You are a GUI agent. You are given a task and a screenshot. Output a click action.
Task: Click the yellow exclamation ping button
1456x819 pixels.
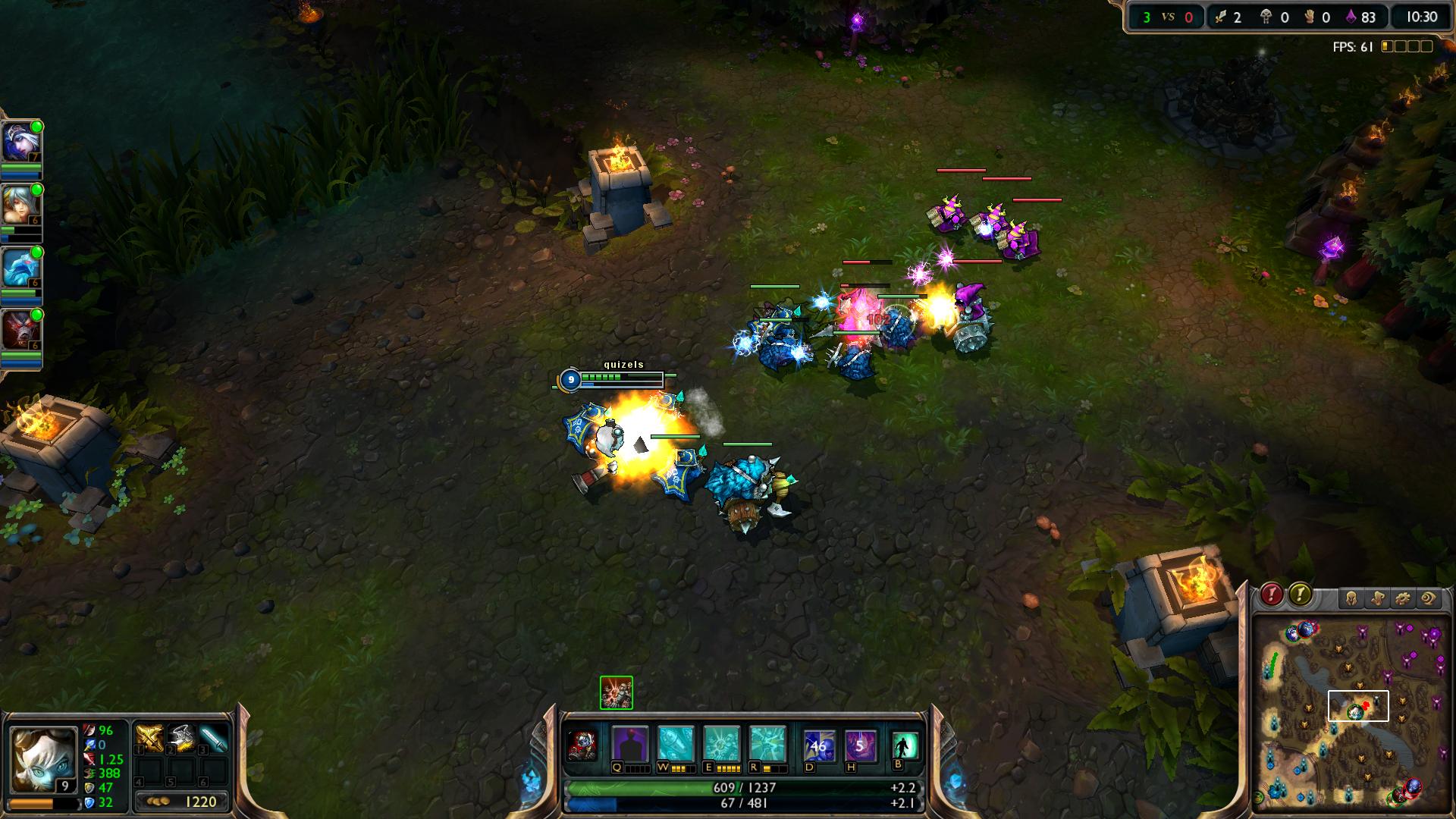(1300, 595)
